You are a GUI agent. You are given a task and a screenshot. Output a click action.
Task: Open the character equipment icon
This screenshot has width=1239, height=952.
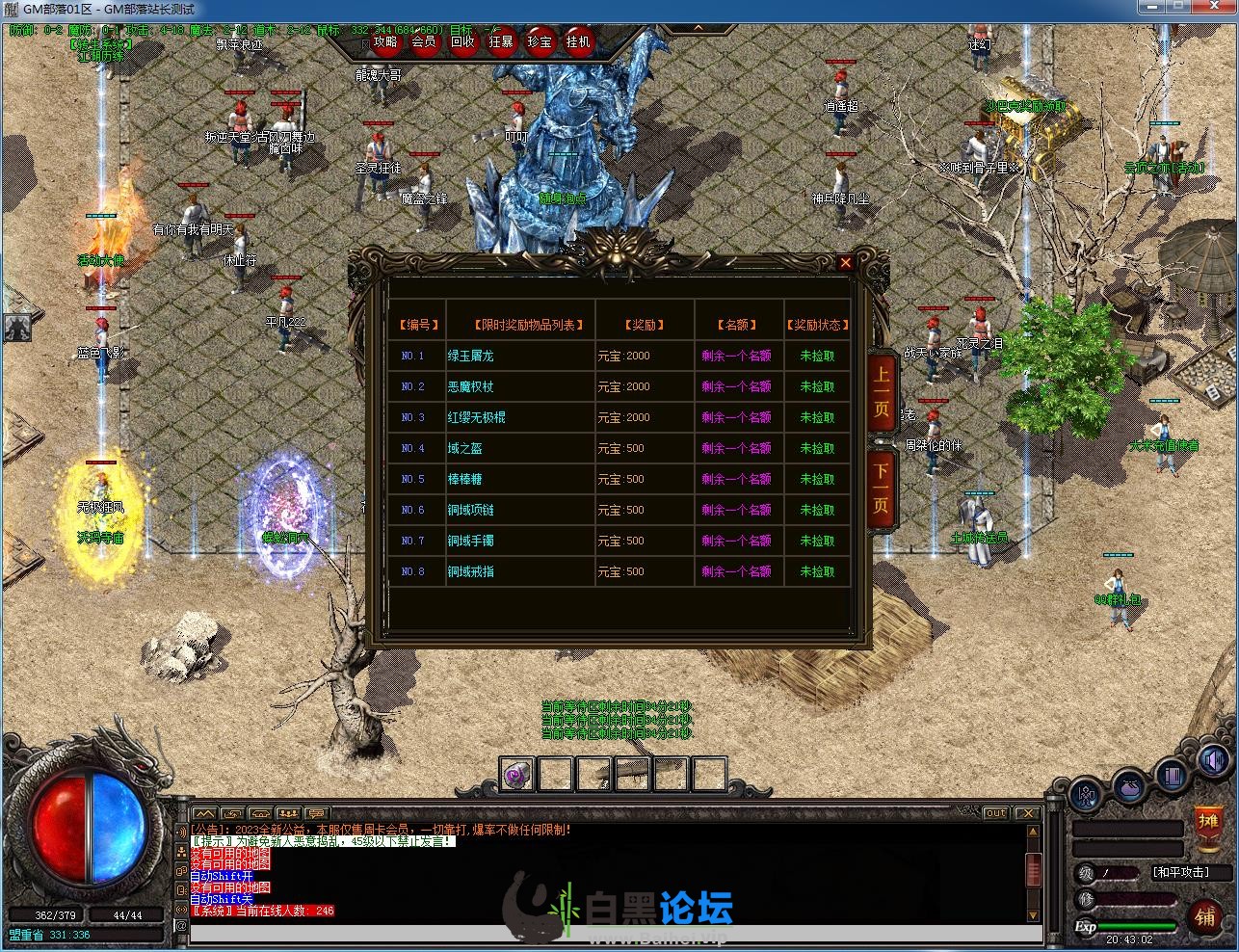1087,796
